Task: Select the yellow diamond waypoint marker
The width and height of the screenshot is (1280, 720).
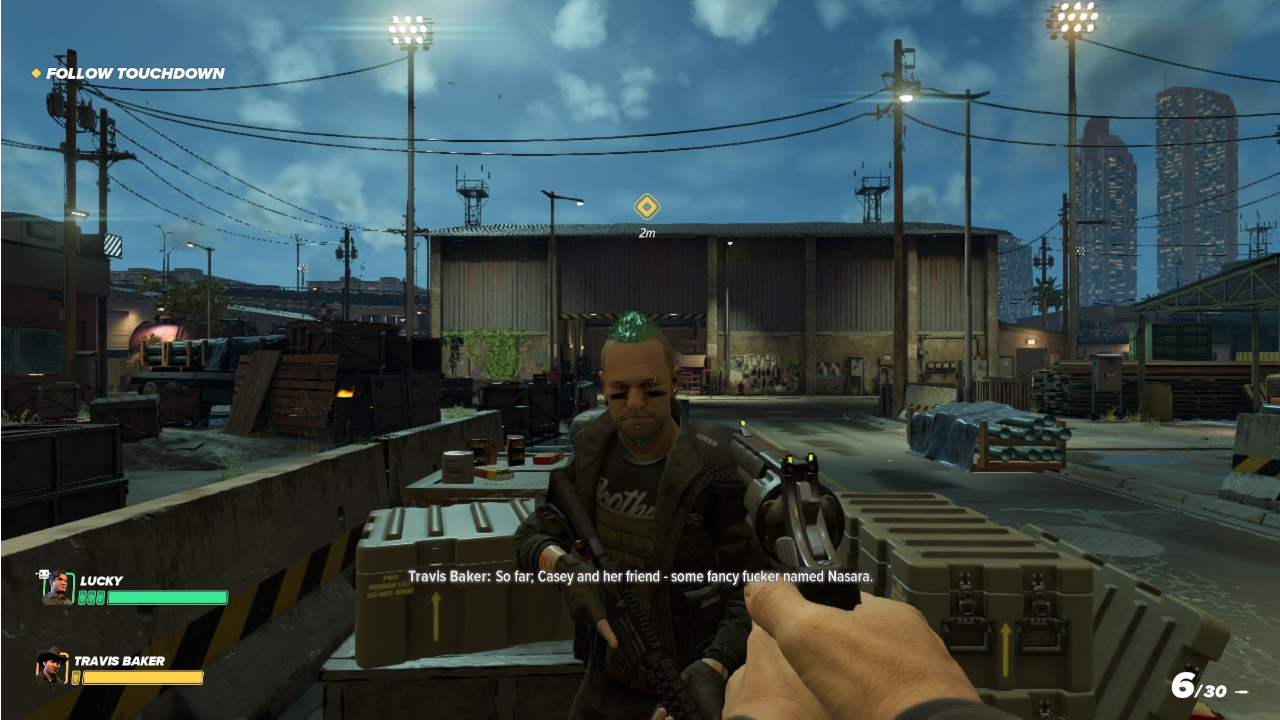Action: point(647,207)
